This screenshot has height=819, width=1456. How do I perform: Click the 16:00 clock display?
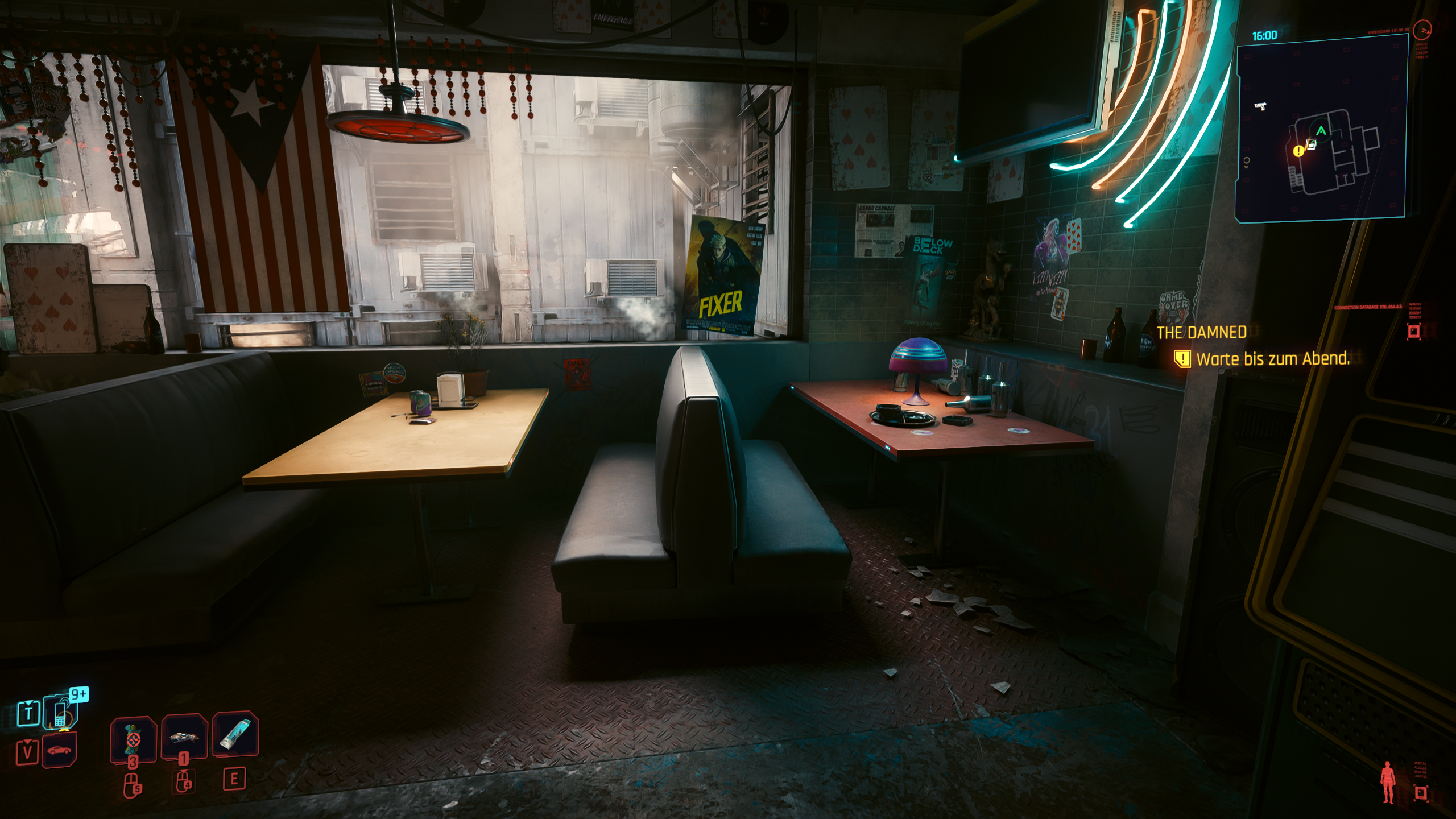tap(1264, 35)
